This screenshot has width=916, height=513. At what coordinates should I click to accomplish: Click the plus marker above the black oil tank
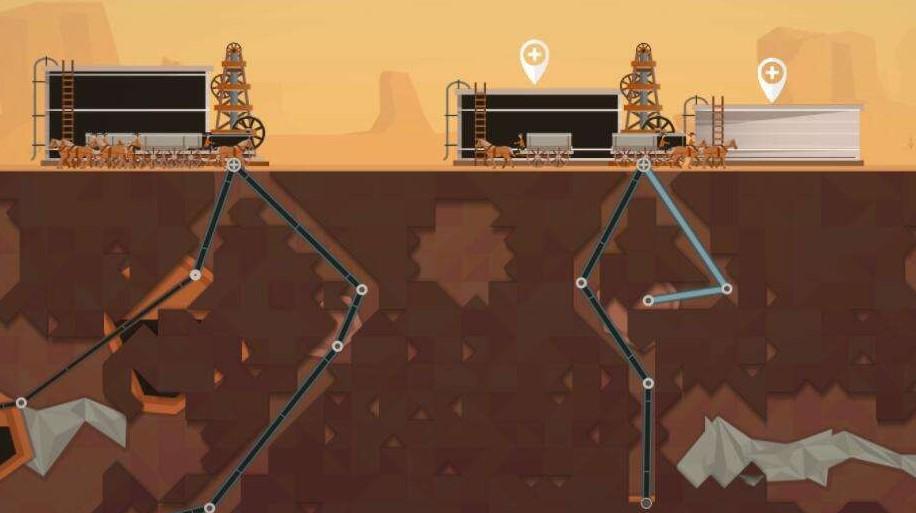[535, 56]
